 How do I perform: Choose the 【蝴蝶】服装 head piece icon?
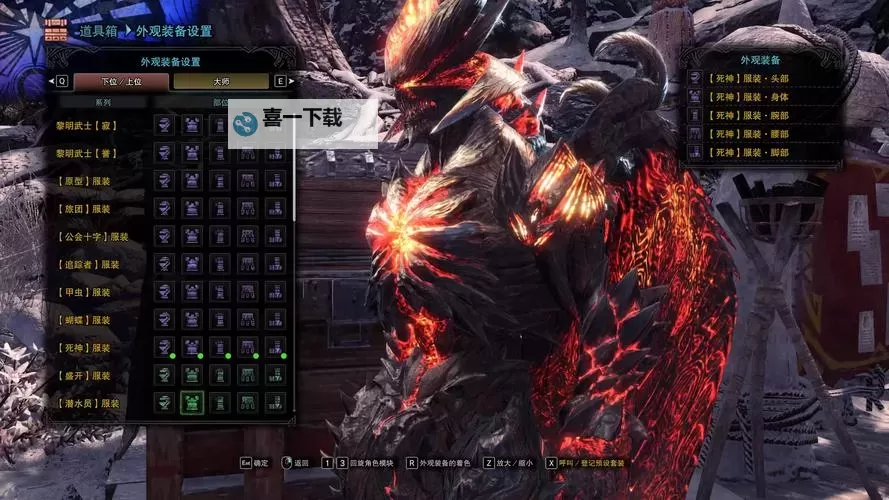point(164,319)
